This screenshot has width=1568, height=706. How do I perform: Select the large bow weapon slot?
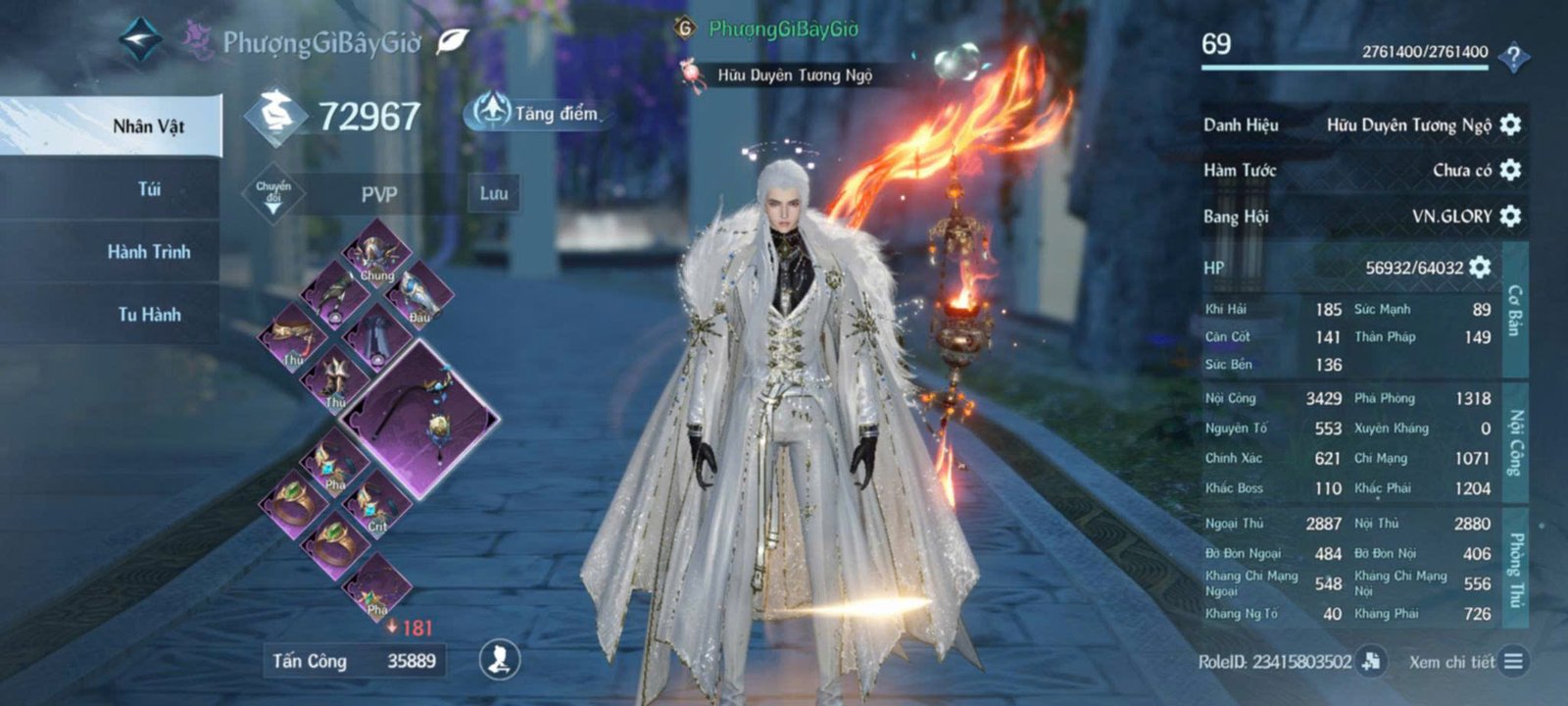[421, 419]
